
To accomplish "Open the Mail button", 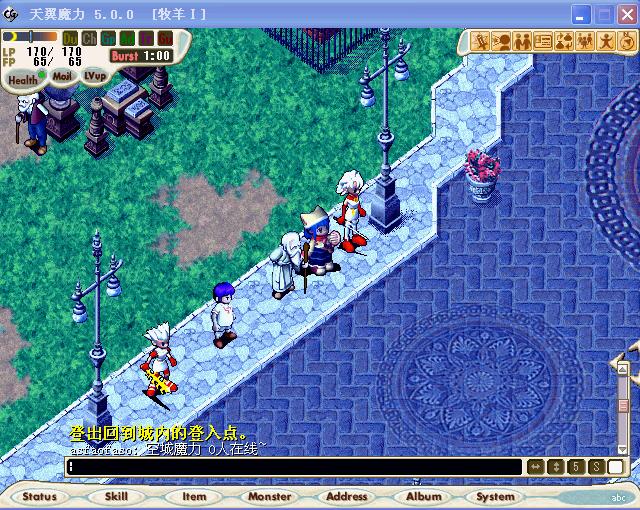I will (62, 76).
